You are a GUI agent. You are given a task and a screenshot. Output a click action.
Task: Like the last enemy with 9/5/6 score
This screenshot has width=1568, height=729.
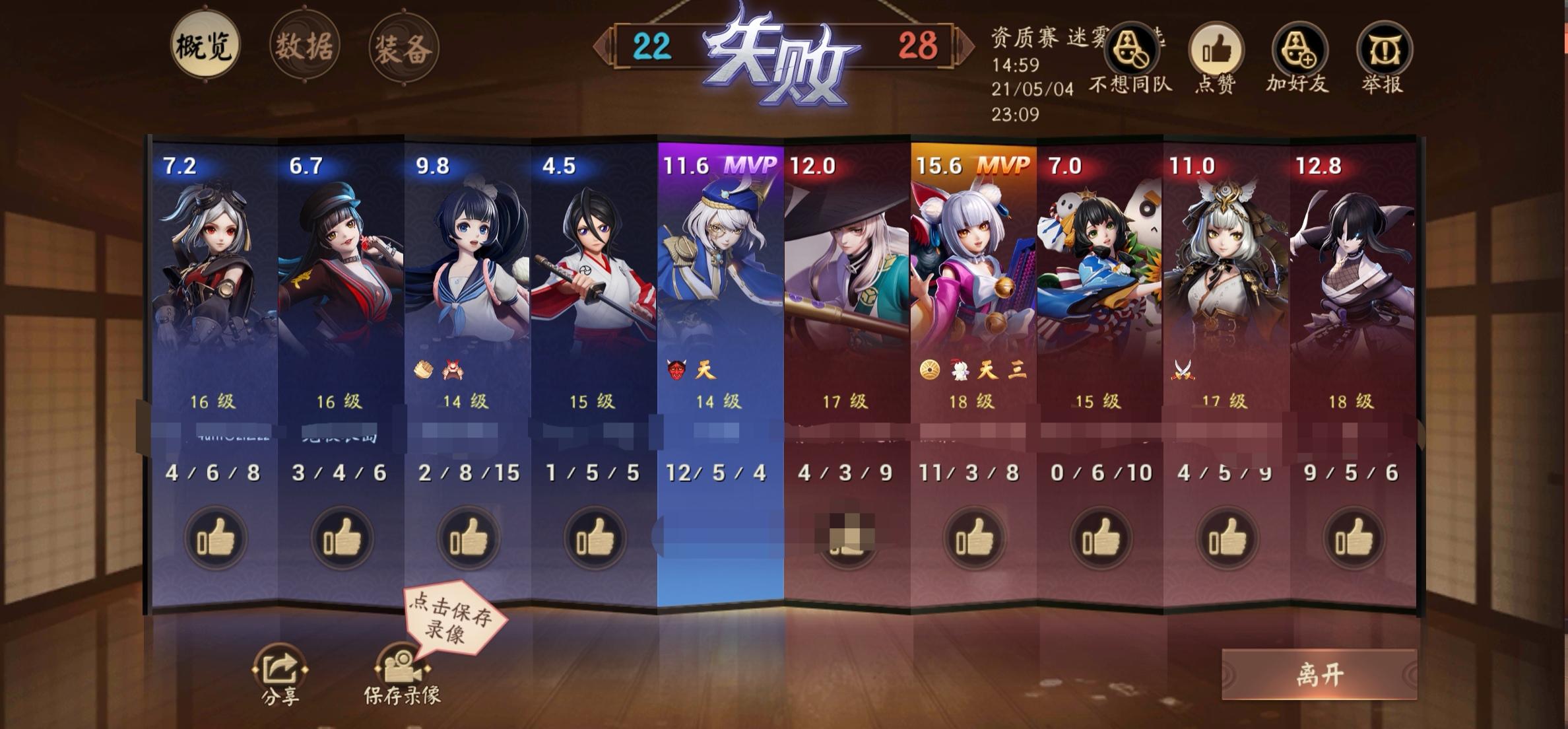coord(1352,539)
